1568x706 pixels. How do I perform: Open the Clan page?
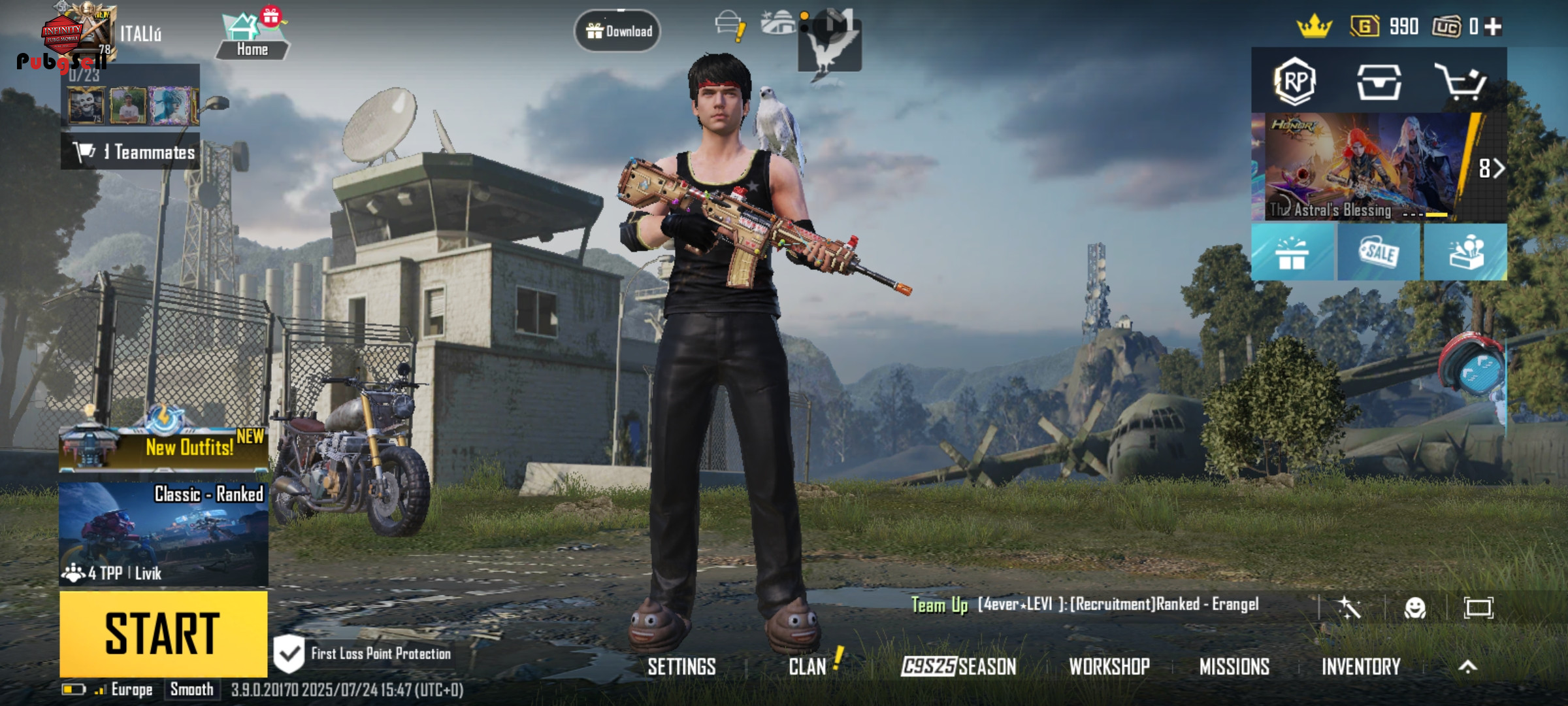tap(808, 667)
